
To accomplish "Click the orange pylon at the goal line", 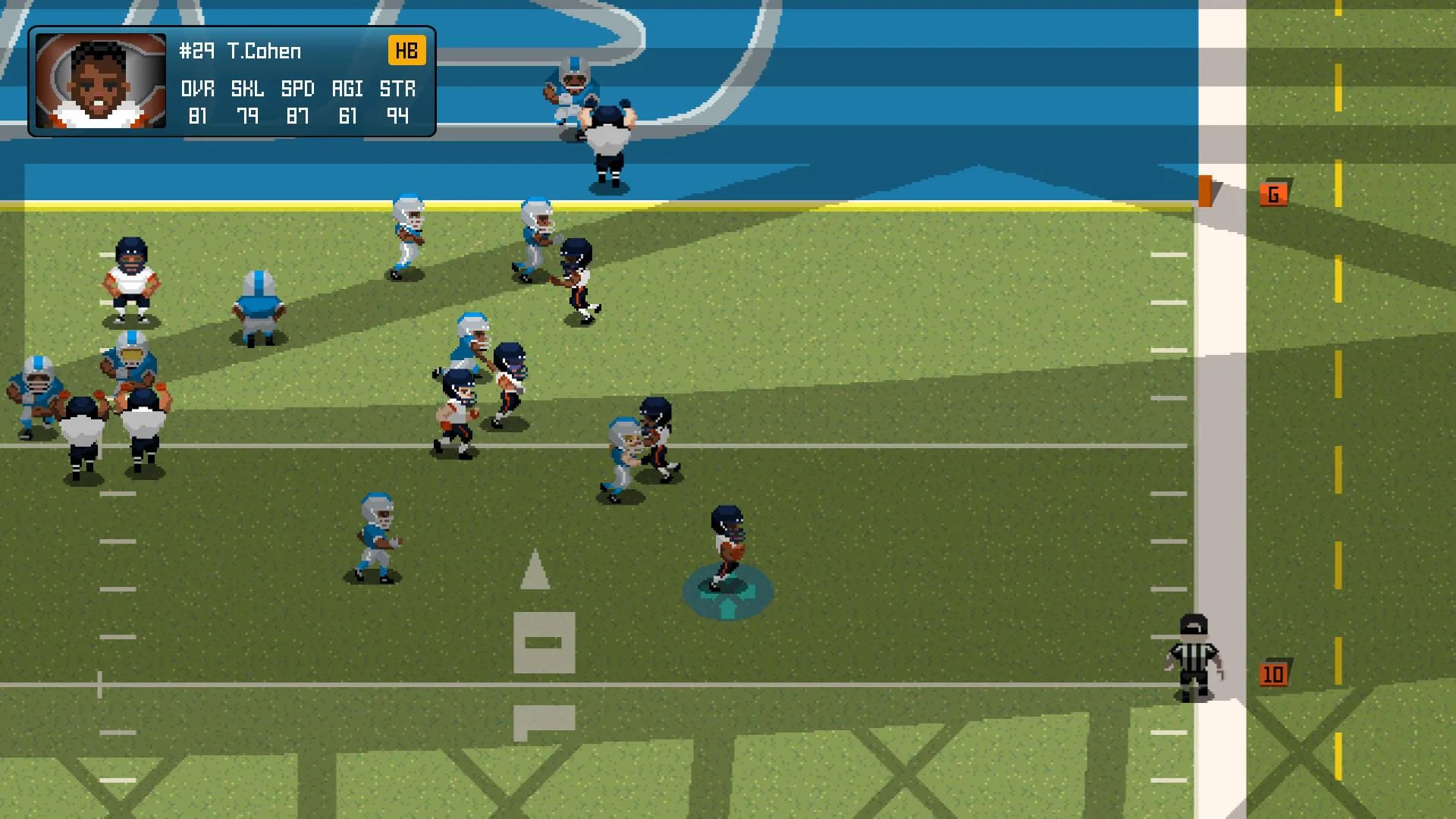I will [1207, 191].
